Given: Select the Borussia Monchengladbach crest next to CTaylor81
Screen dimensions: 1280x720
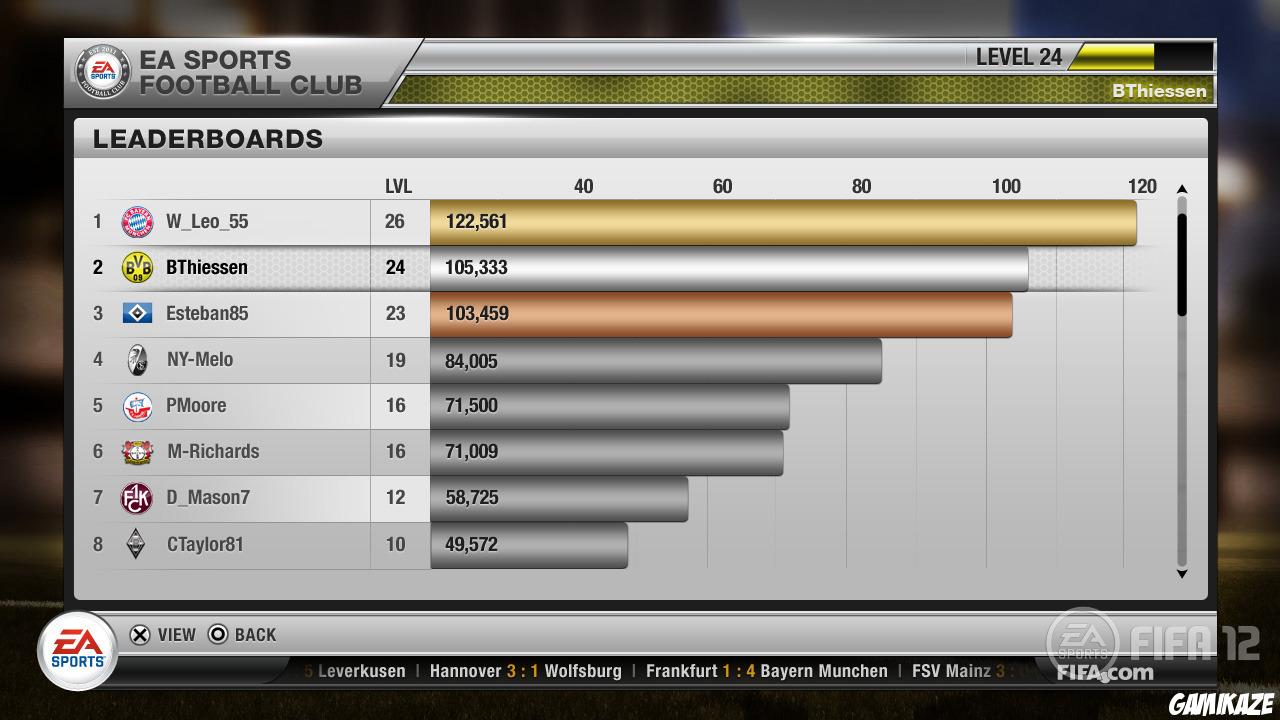Looking at the screenshot, I should pos(135,544).
